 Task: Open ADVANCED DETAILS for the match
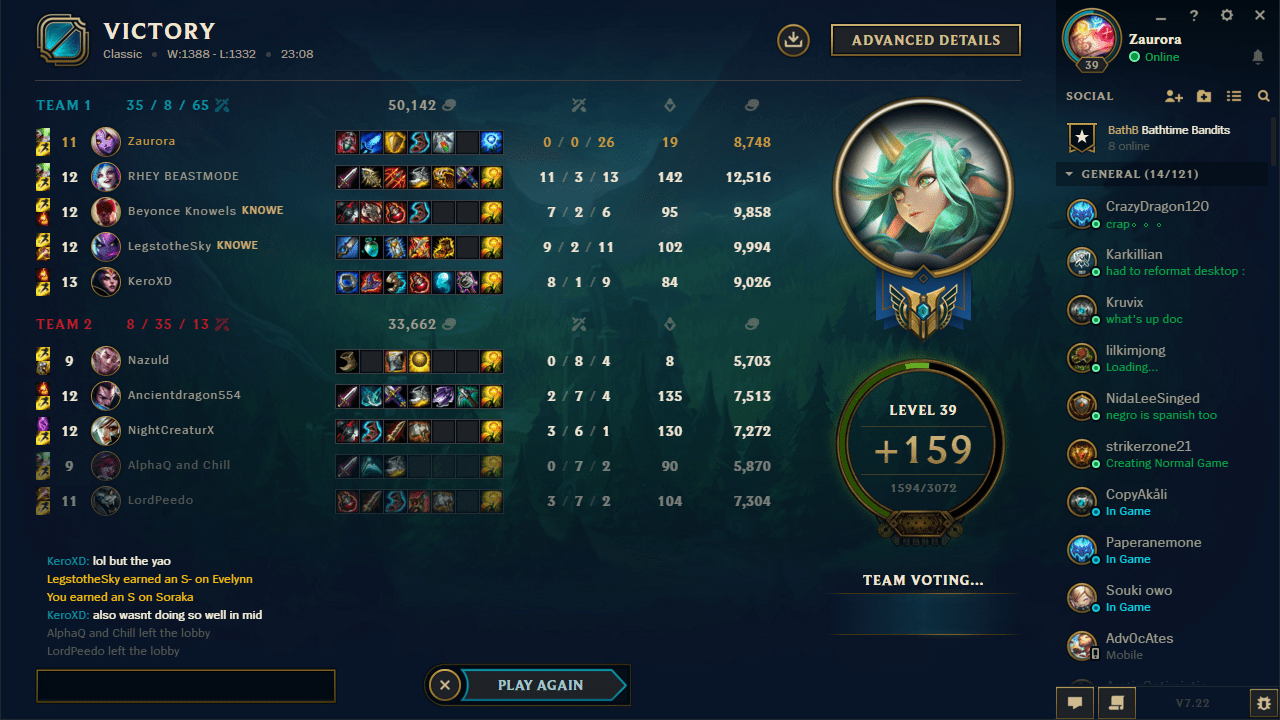click(925, 40)
